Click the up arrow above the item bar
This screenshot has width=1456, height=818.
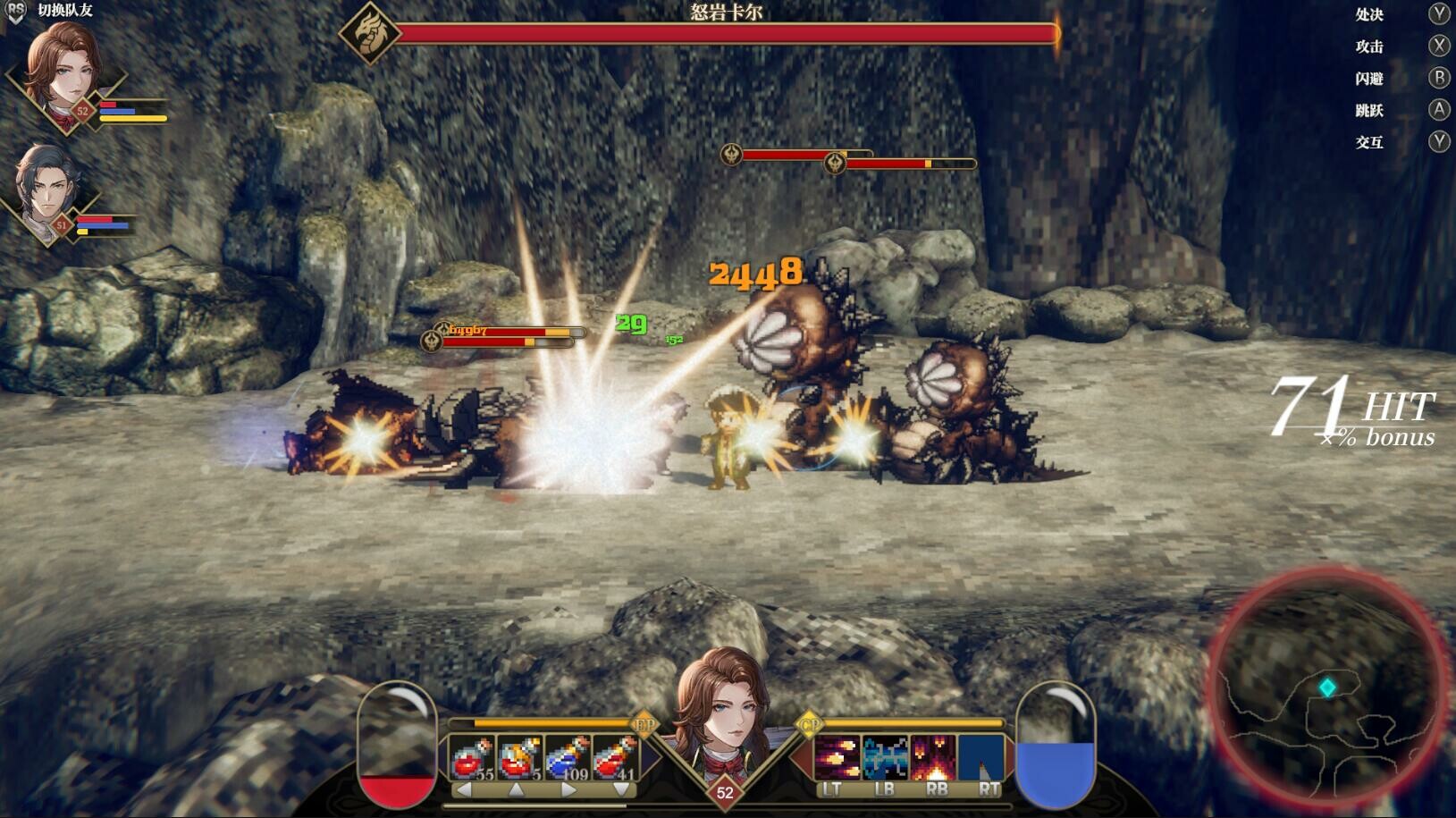tap(517, 790)
